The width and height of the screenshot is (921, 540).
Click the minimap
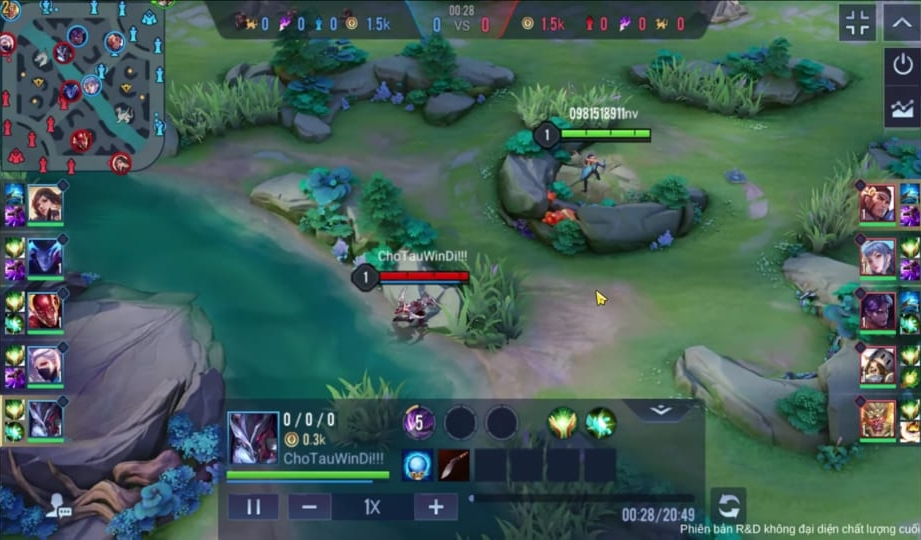click(x=81, y=86)
